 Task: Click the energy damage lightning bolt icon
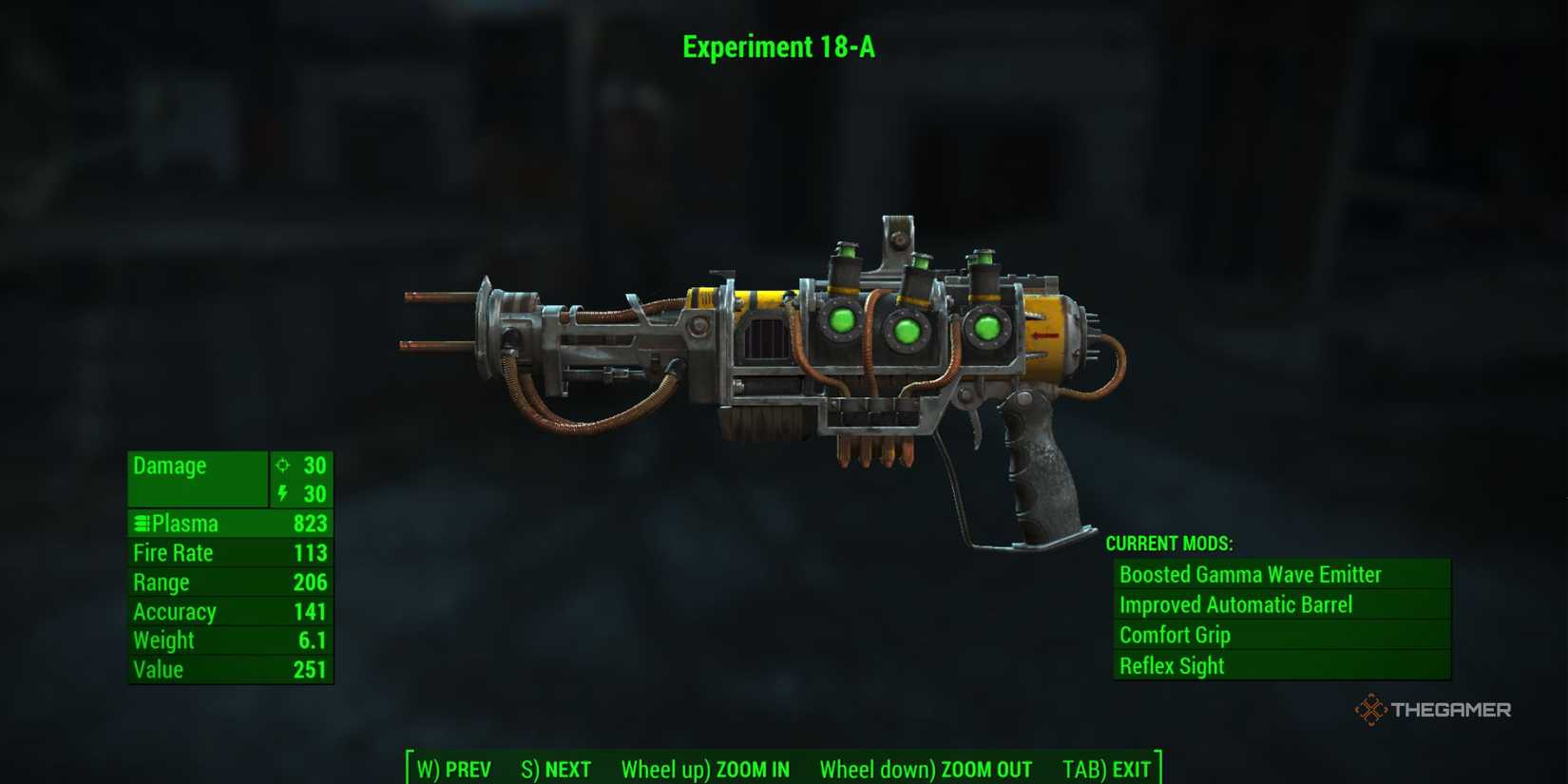tap(282, 494)
